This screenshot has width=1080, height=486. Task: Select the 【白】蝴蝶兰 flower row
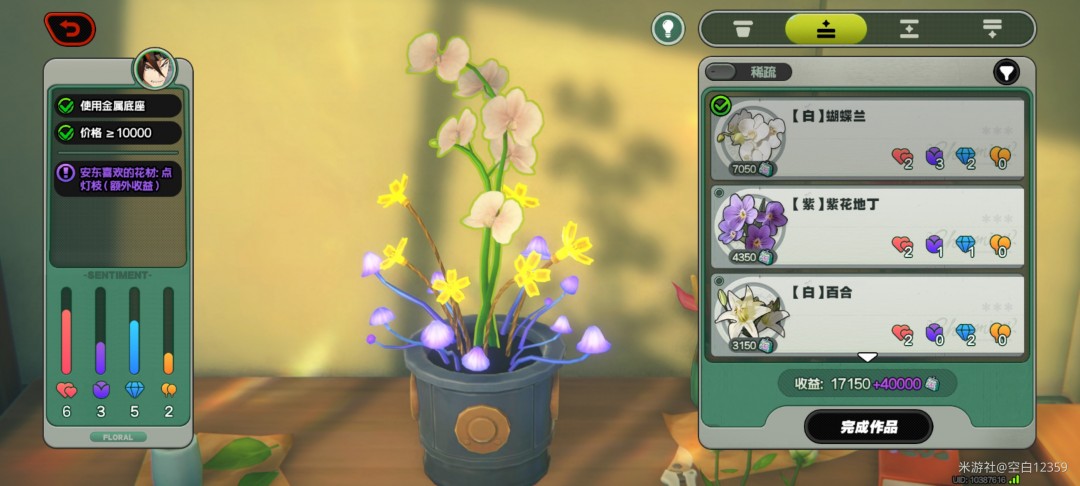pyautogui.click(x=866, y=137)
